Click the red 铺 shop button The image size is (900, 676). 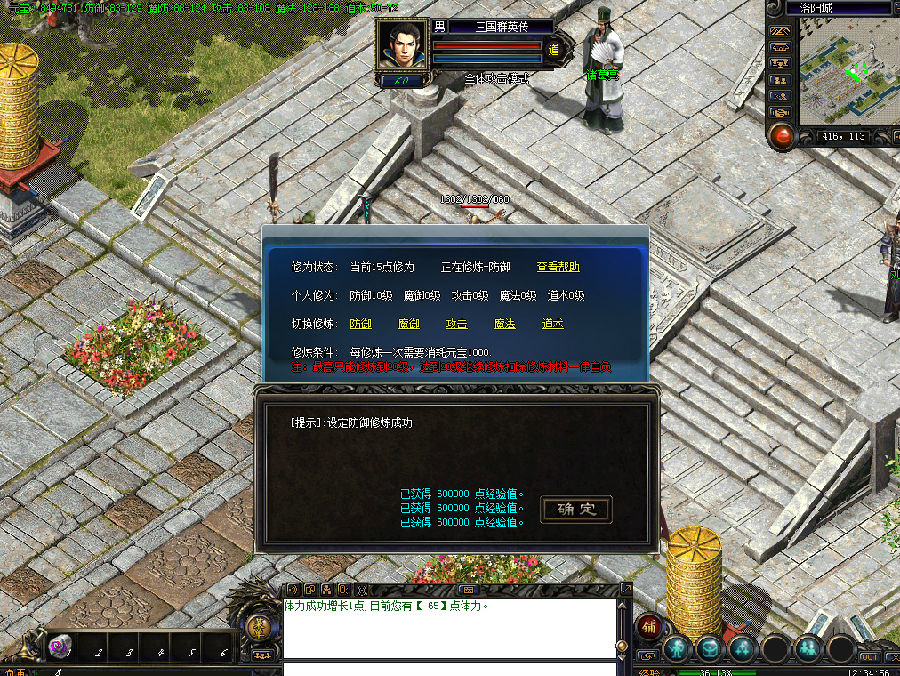648,627
